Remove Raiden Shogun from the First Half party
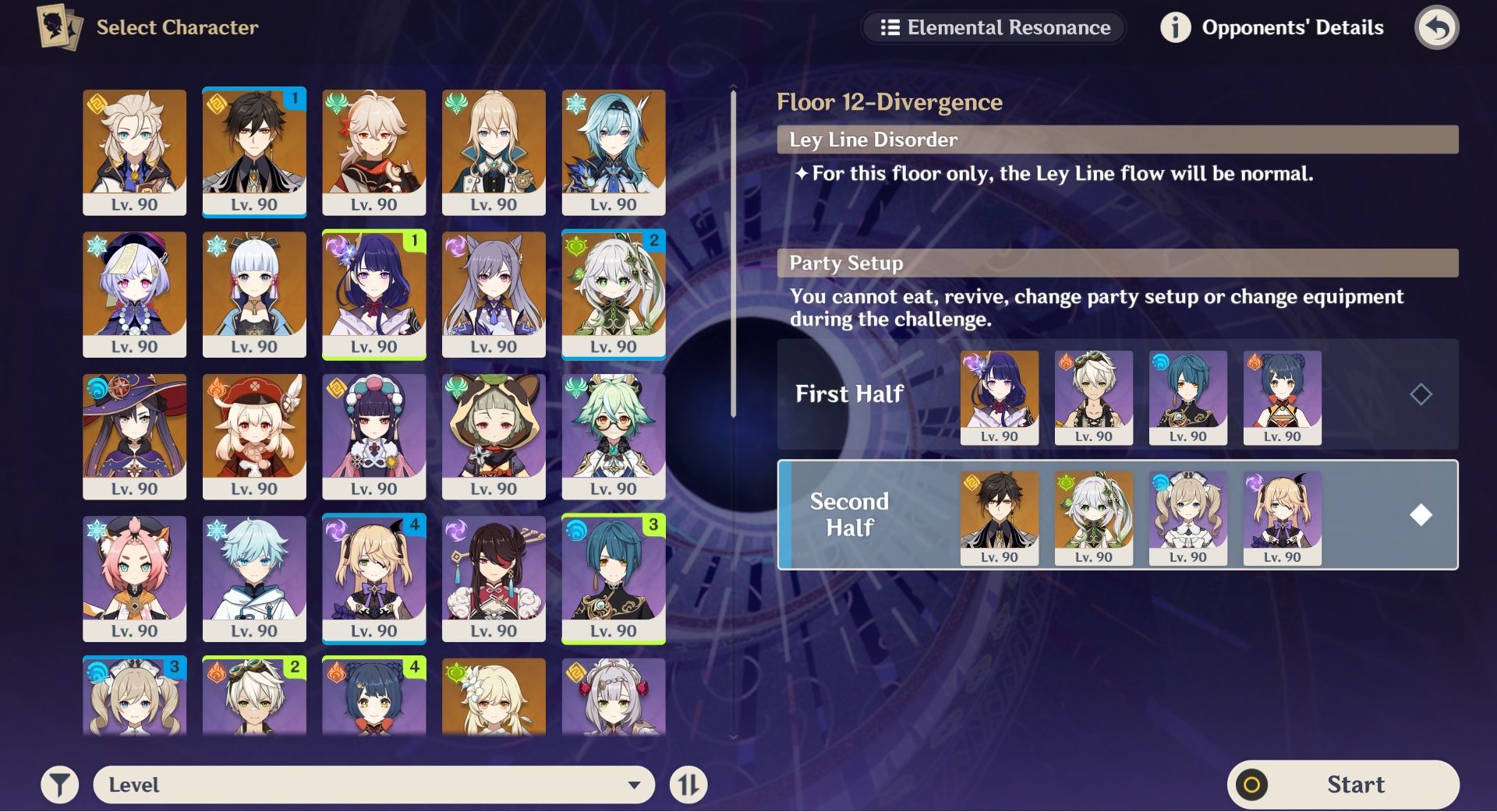This screenshot has width=1497, height=812. pos(999,397)
